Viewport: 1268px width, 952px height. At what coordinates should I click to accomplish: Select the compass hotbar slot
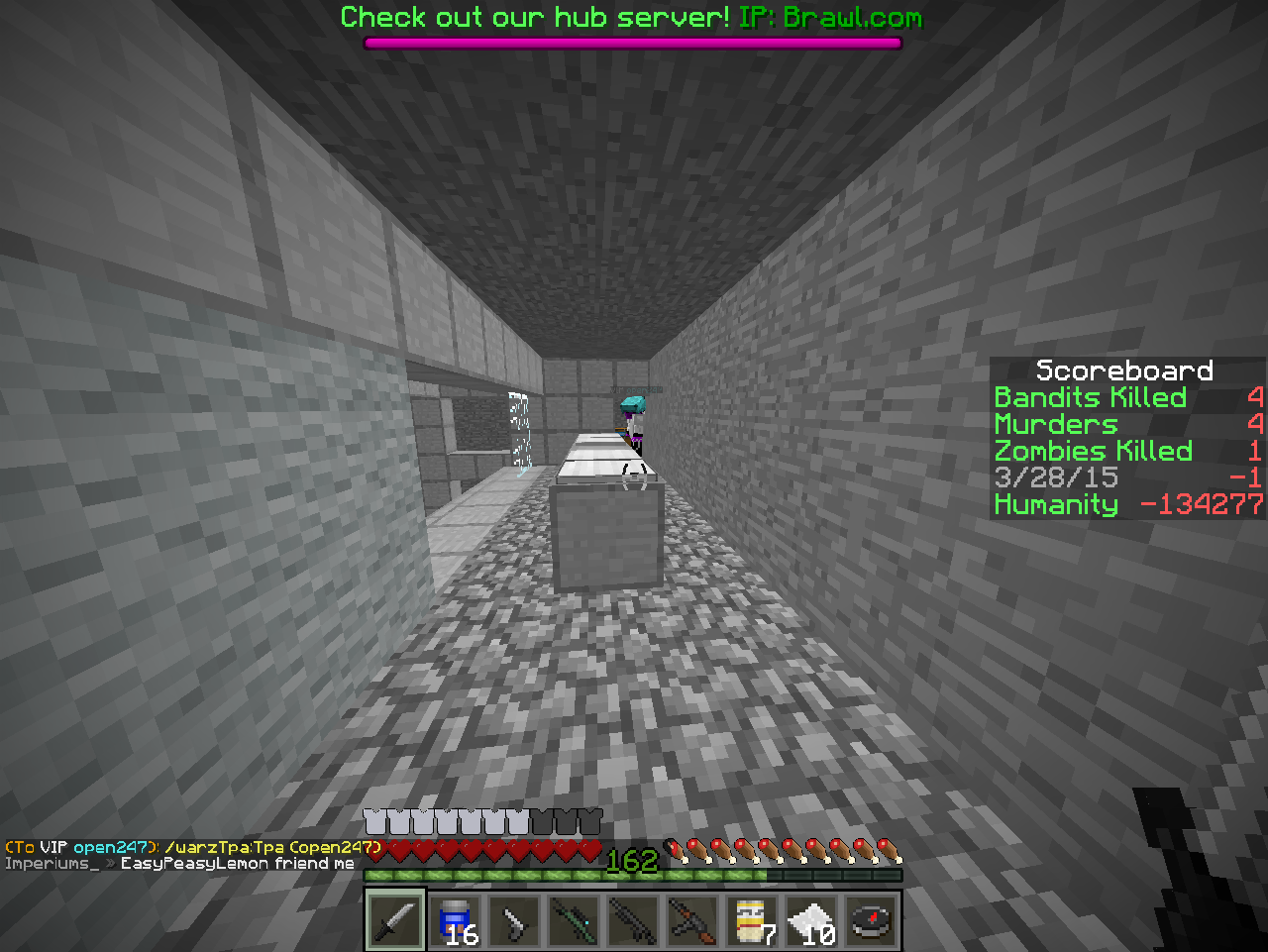872,920
